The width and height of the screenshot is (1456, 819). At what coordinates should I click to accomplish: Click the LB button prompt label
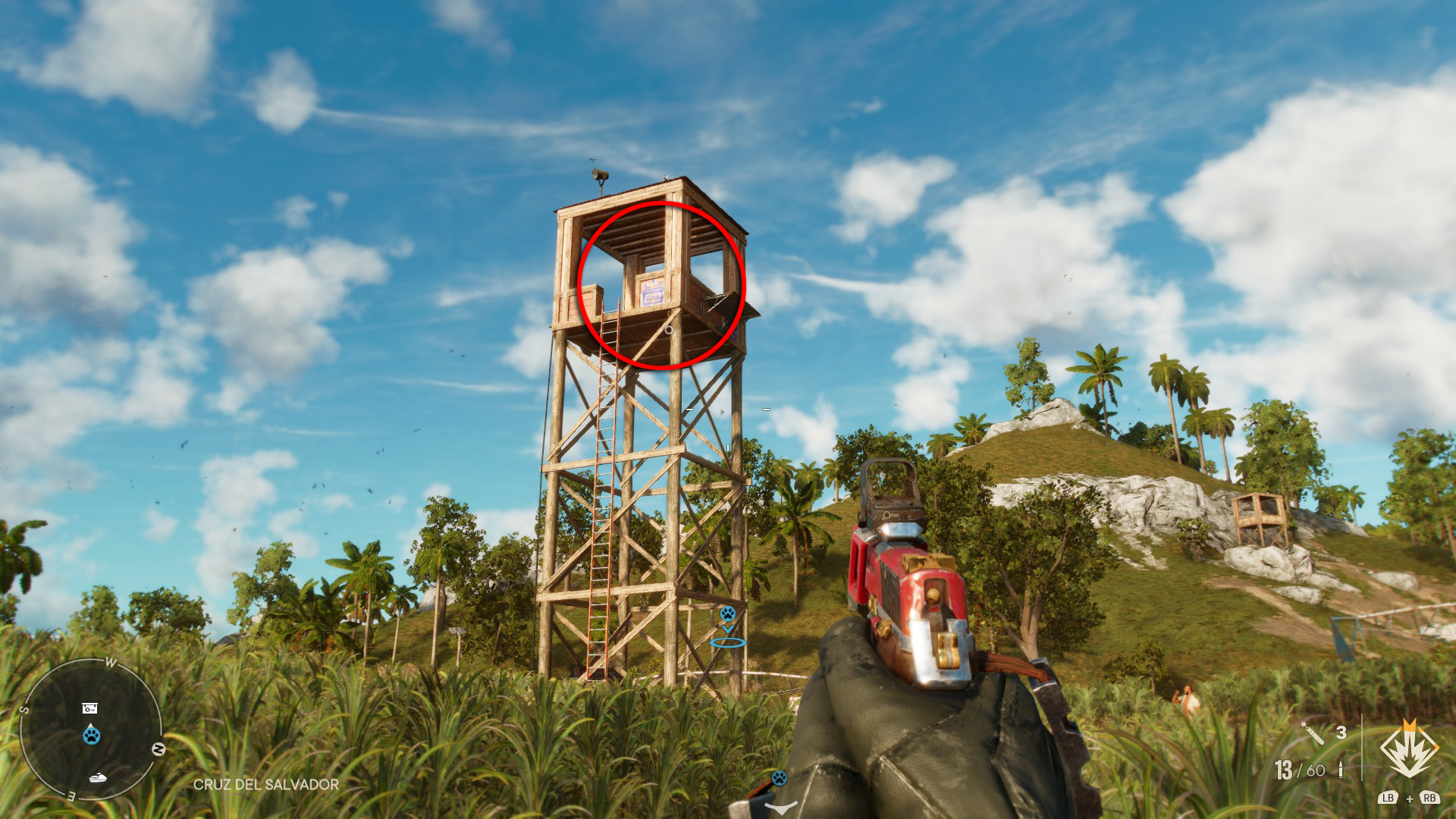[1389, 799]
